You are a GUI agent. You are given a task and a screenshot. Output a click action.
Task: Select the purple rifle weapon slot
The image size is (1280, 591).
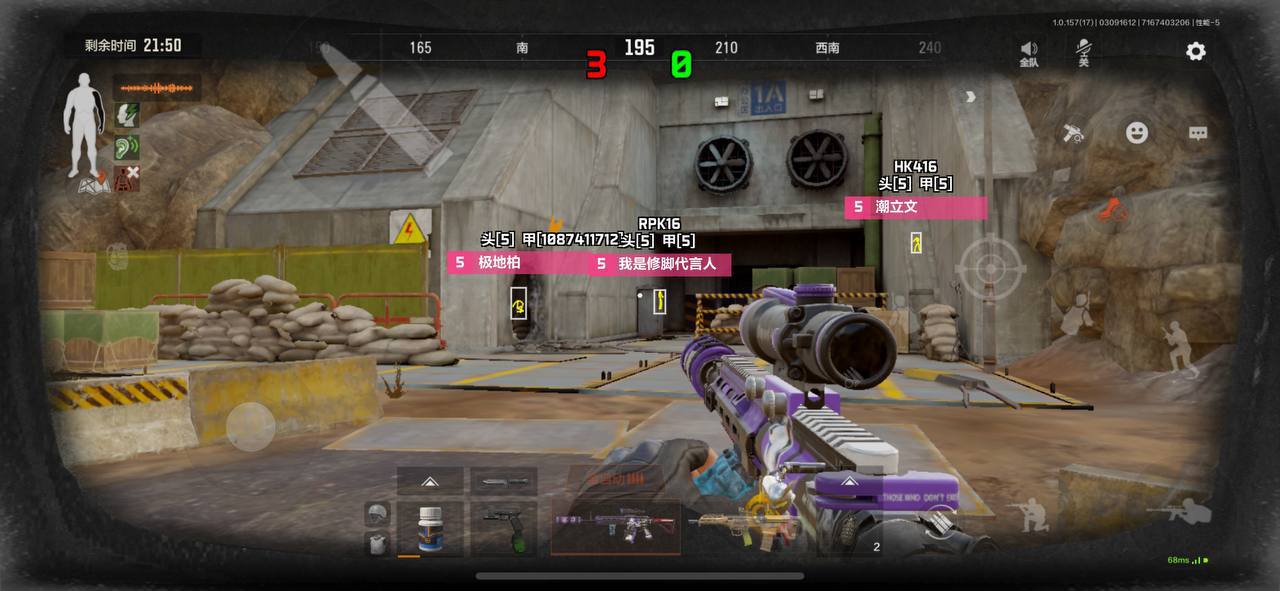(x=615, y=527)
